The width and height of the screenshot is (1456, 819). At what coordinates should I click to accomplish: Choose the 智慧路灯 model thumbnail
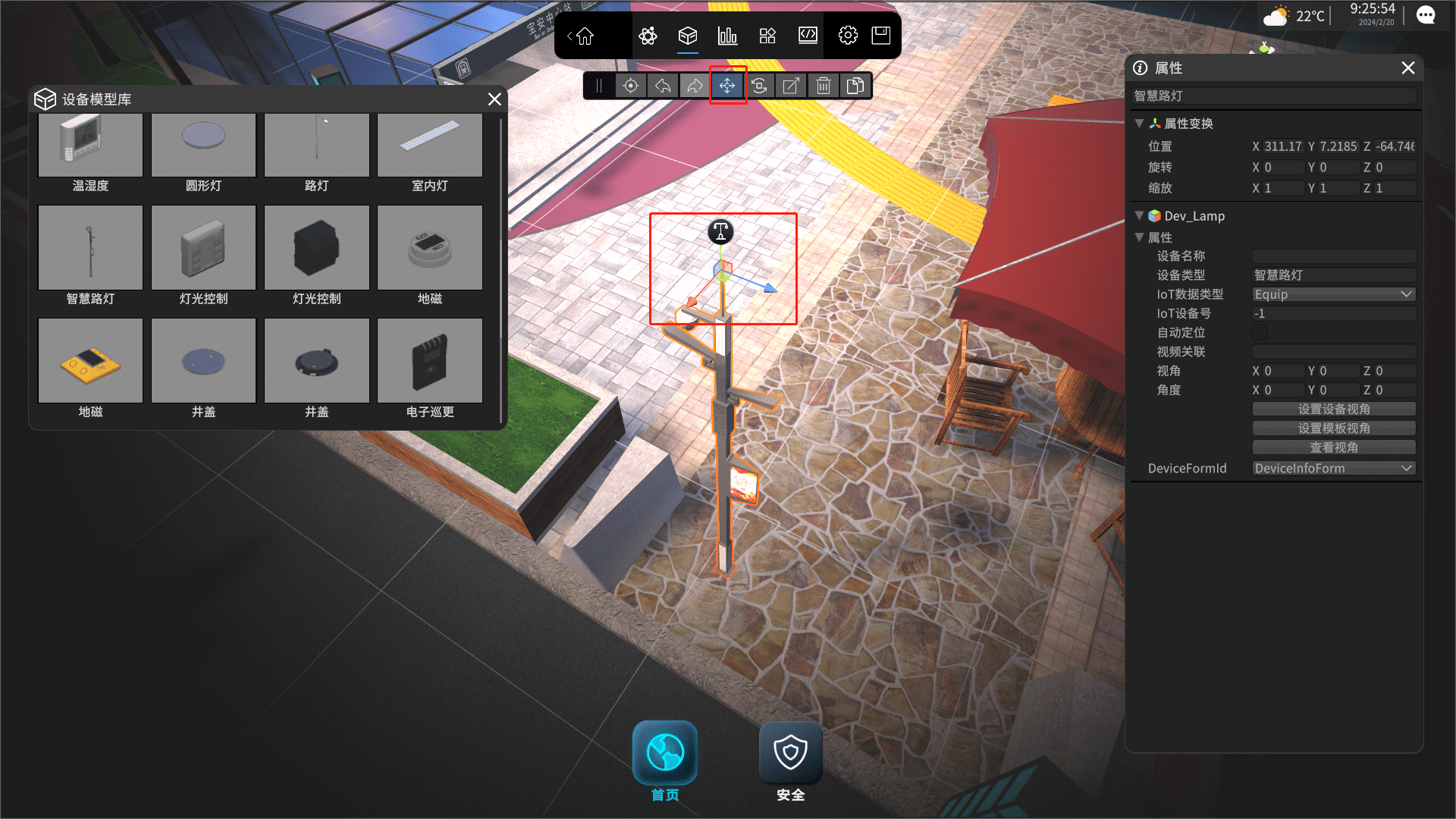tap(90, 248)
